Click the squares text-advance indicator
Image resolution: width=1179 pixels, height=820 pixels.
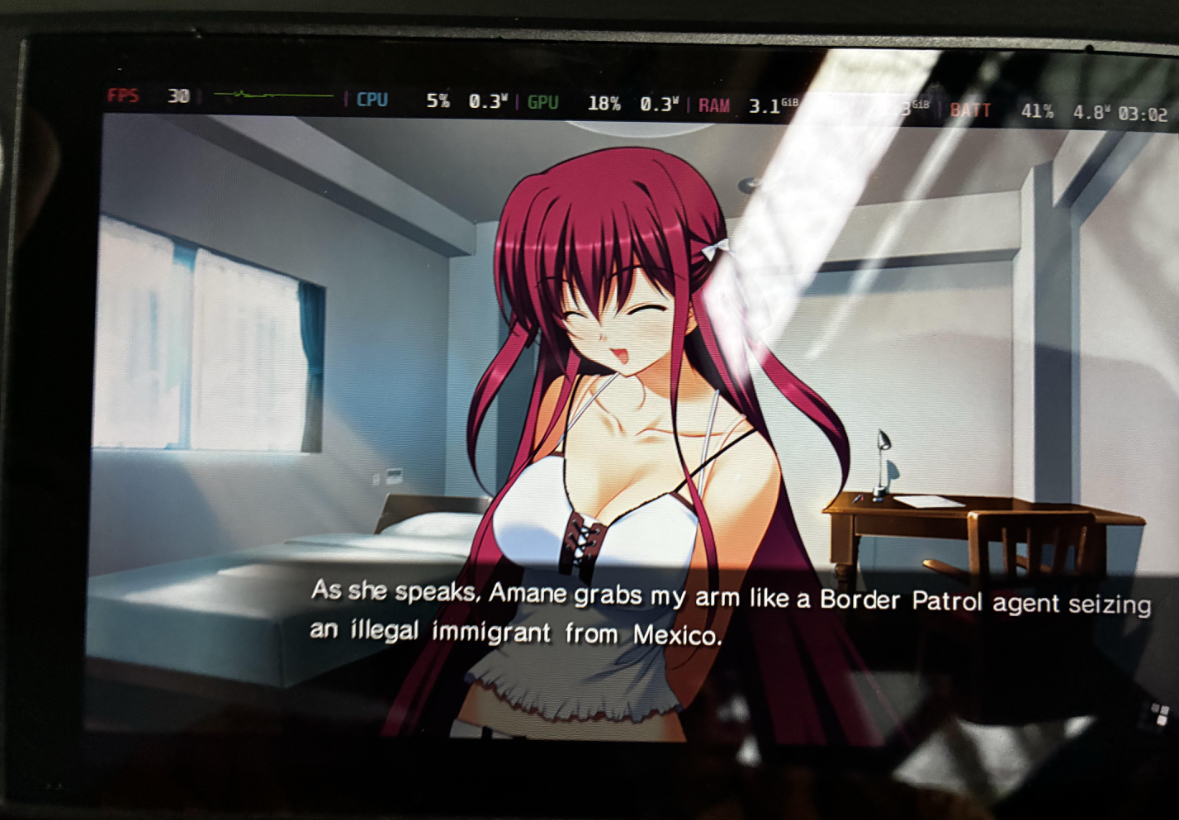(1158, 714)
